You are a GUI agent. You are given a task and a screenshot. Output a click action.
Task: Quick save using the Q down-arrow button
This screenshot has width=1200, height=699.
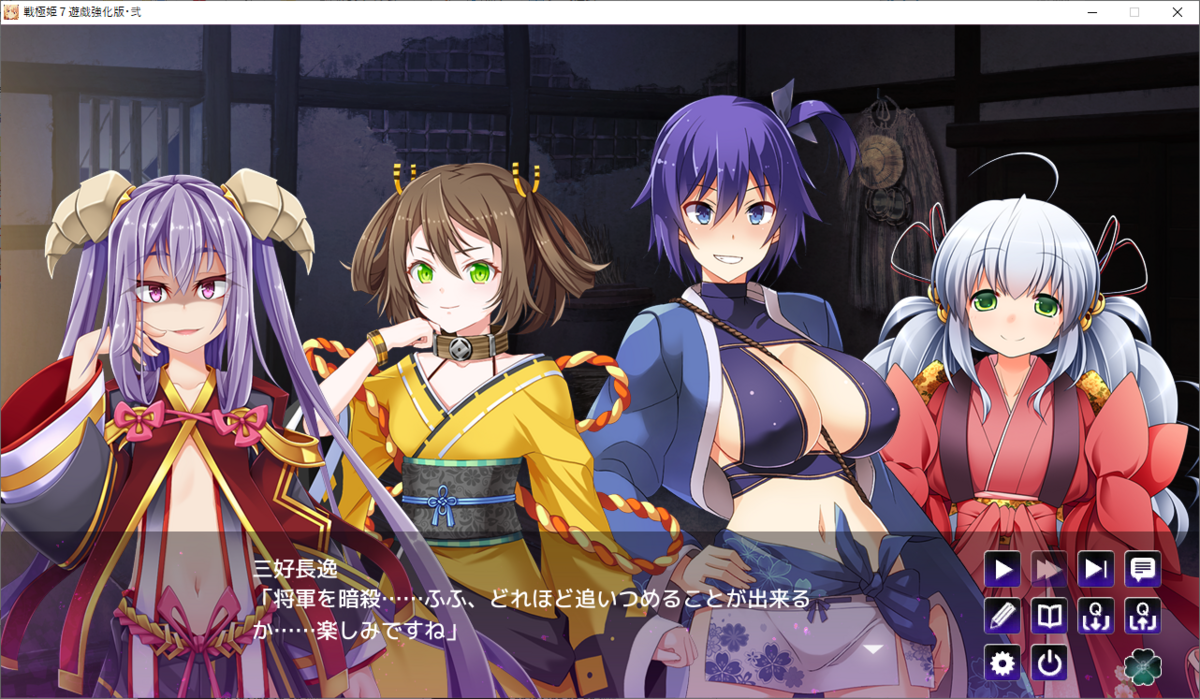coord(1096,616)
